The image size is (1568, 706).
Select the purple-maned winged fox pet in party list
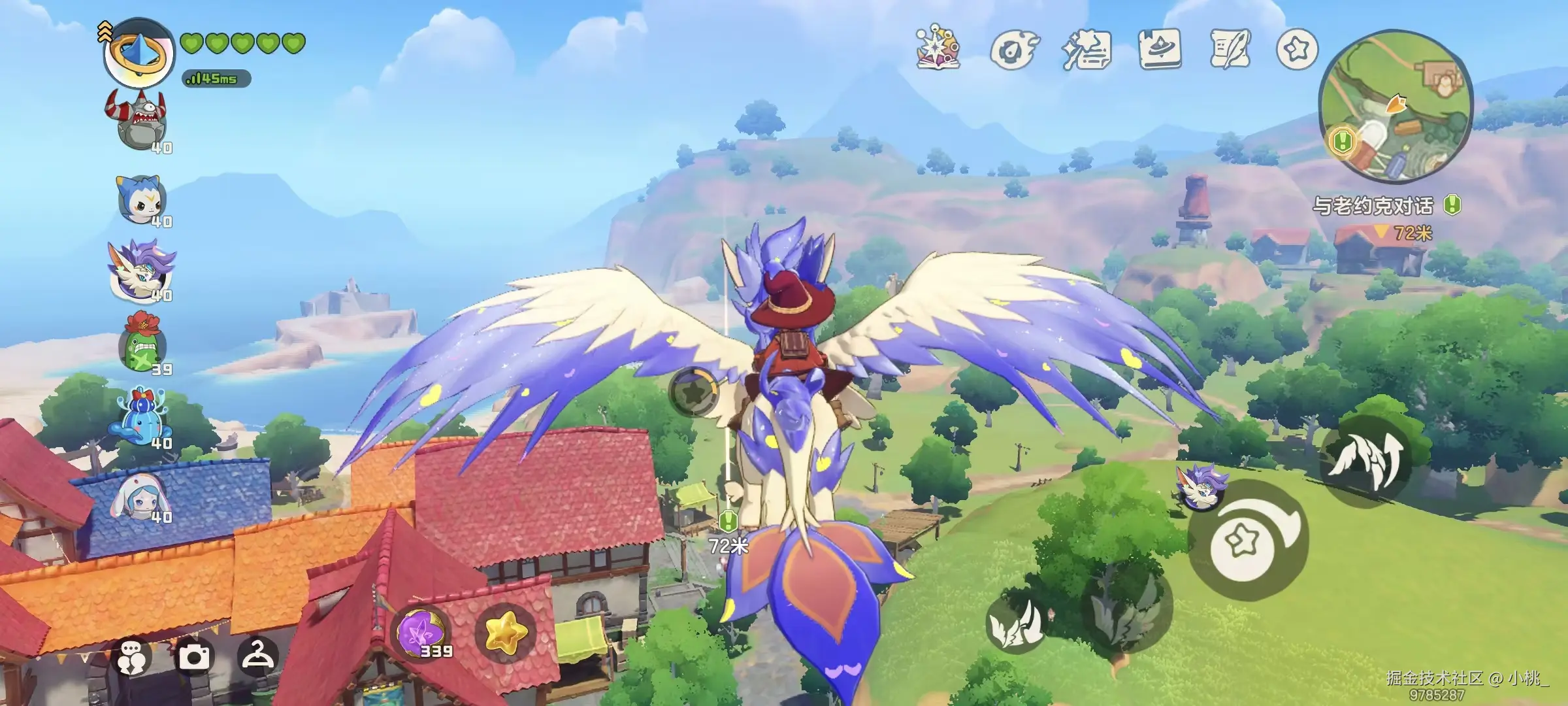click(141, 271)
